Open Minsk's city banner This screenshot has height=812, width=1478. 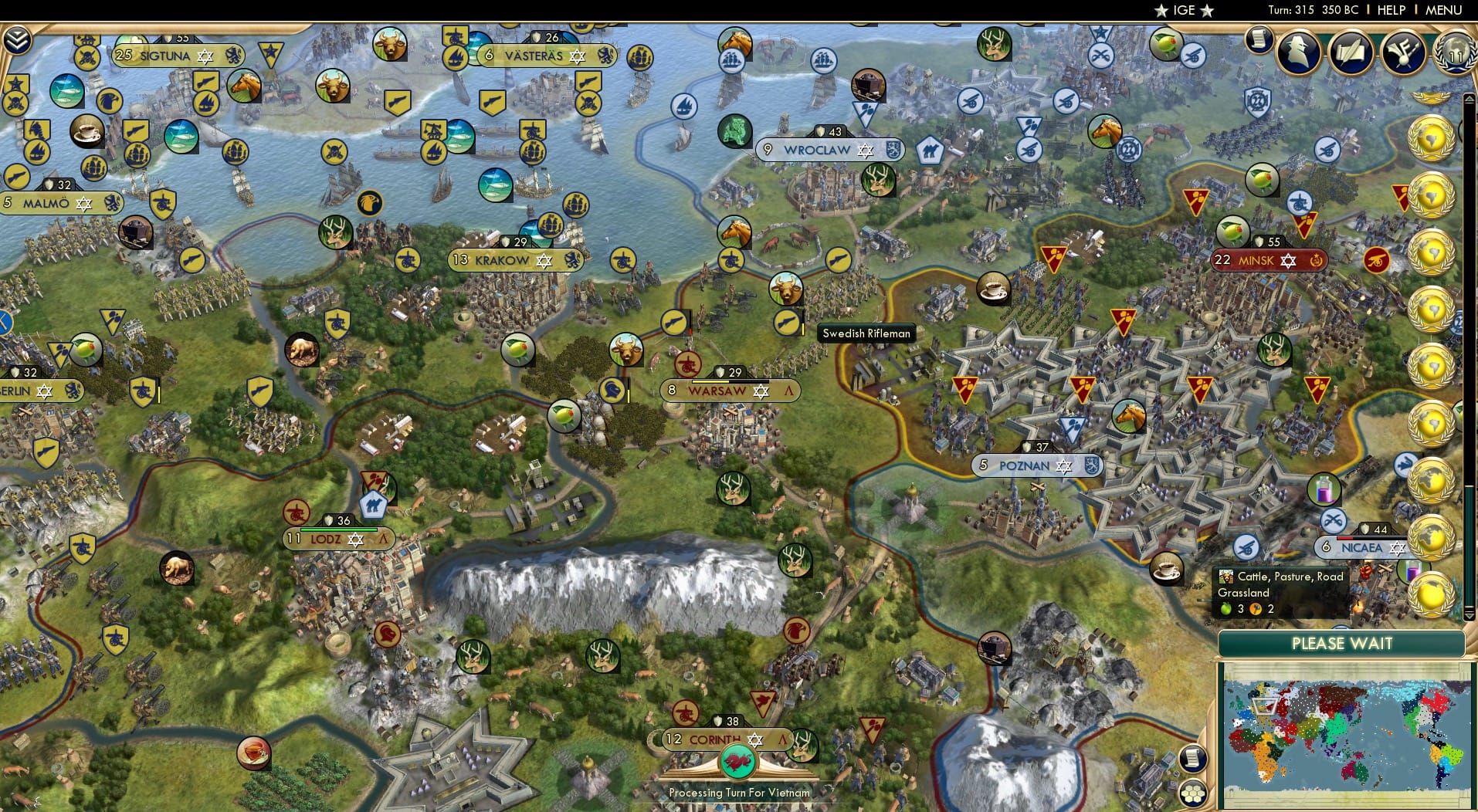click(x=1266, y=261)
